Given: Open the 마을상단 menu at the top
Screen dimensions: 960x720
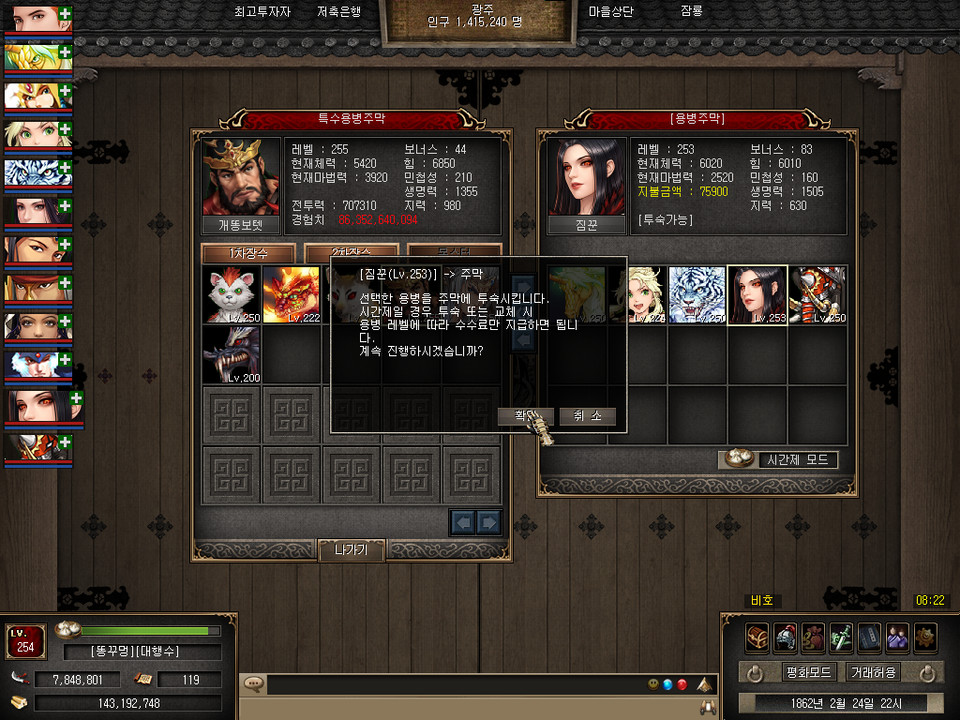Looking at the screenshot, I should coord(611,13).
